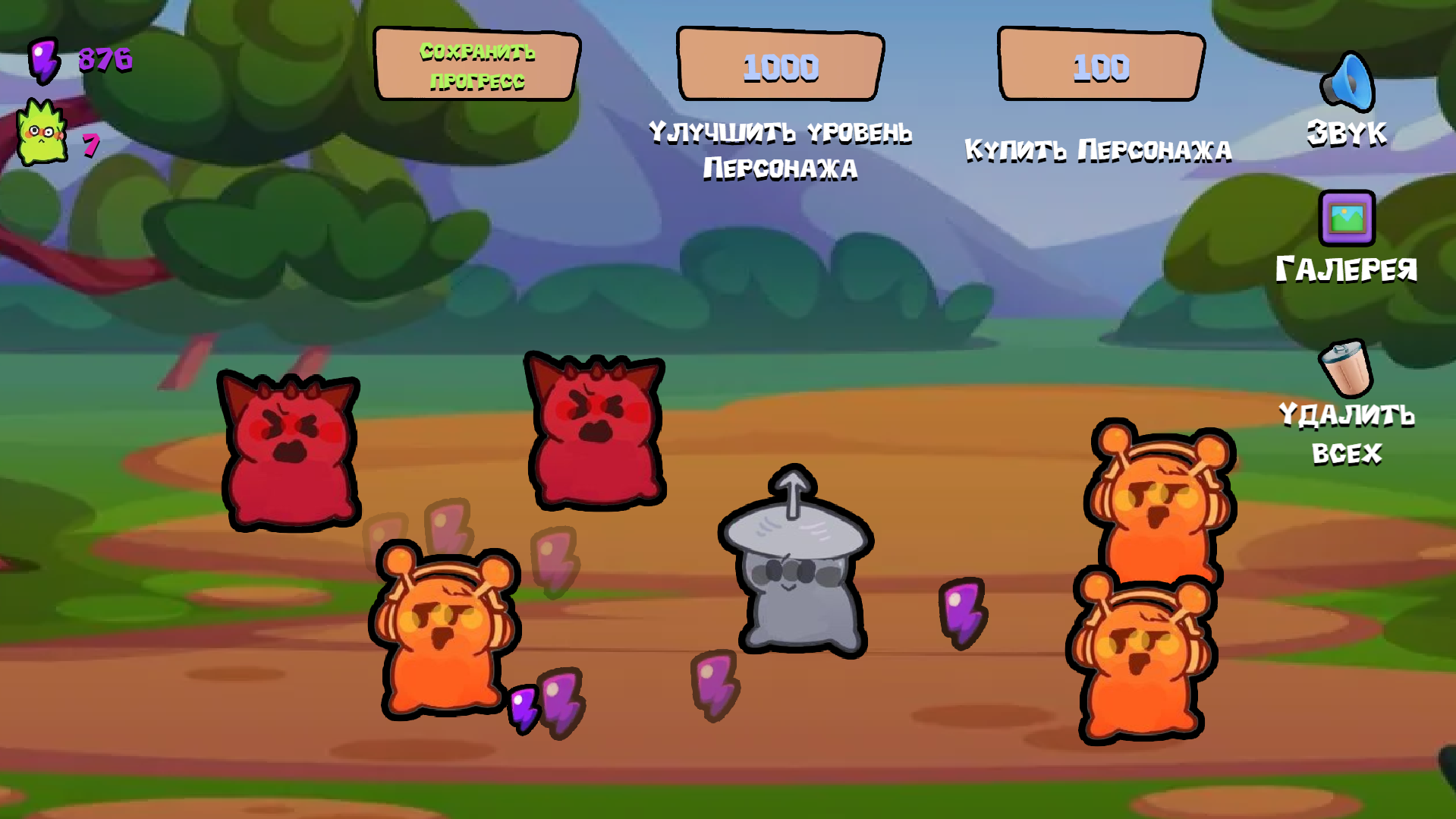Image resolution: width=1456 pixels, height=819 pixels.
Task: Upgrade character level for 1000
Action: point(780,67)
